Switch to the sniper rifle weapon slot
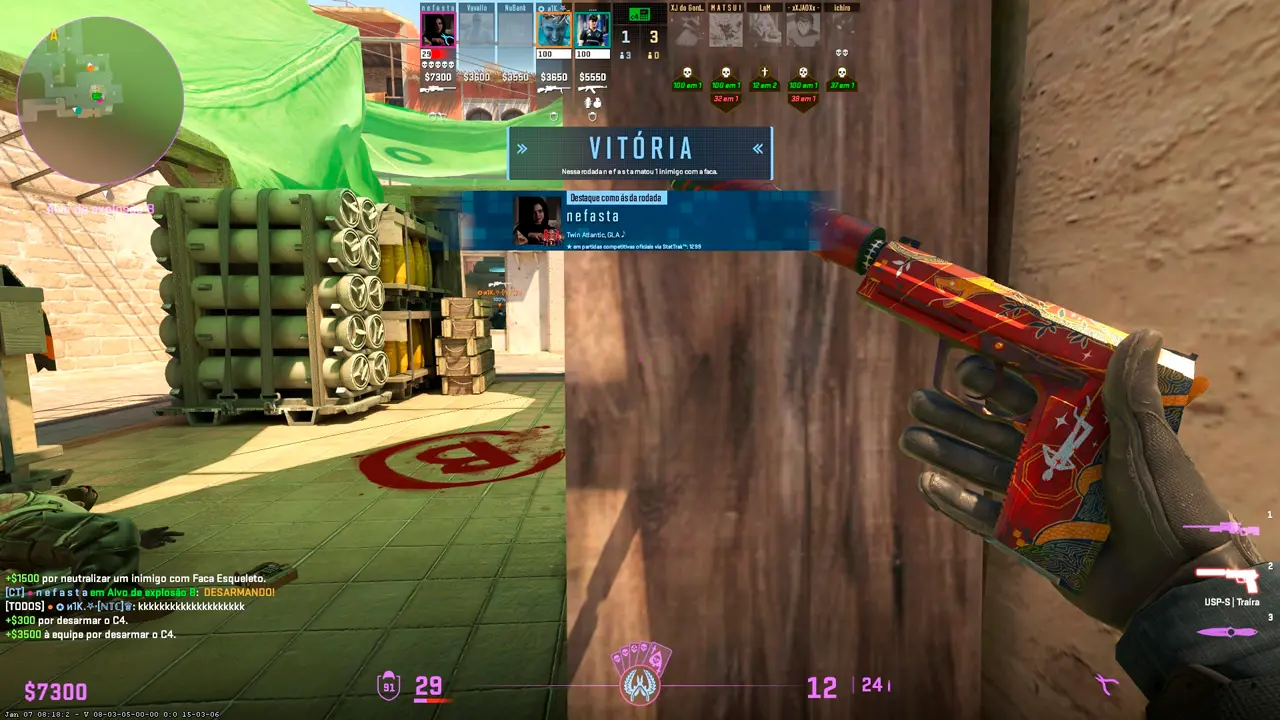 (1220, 528)
